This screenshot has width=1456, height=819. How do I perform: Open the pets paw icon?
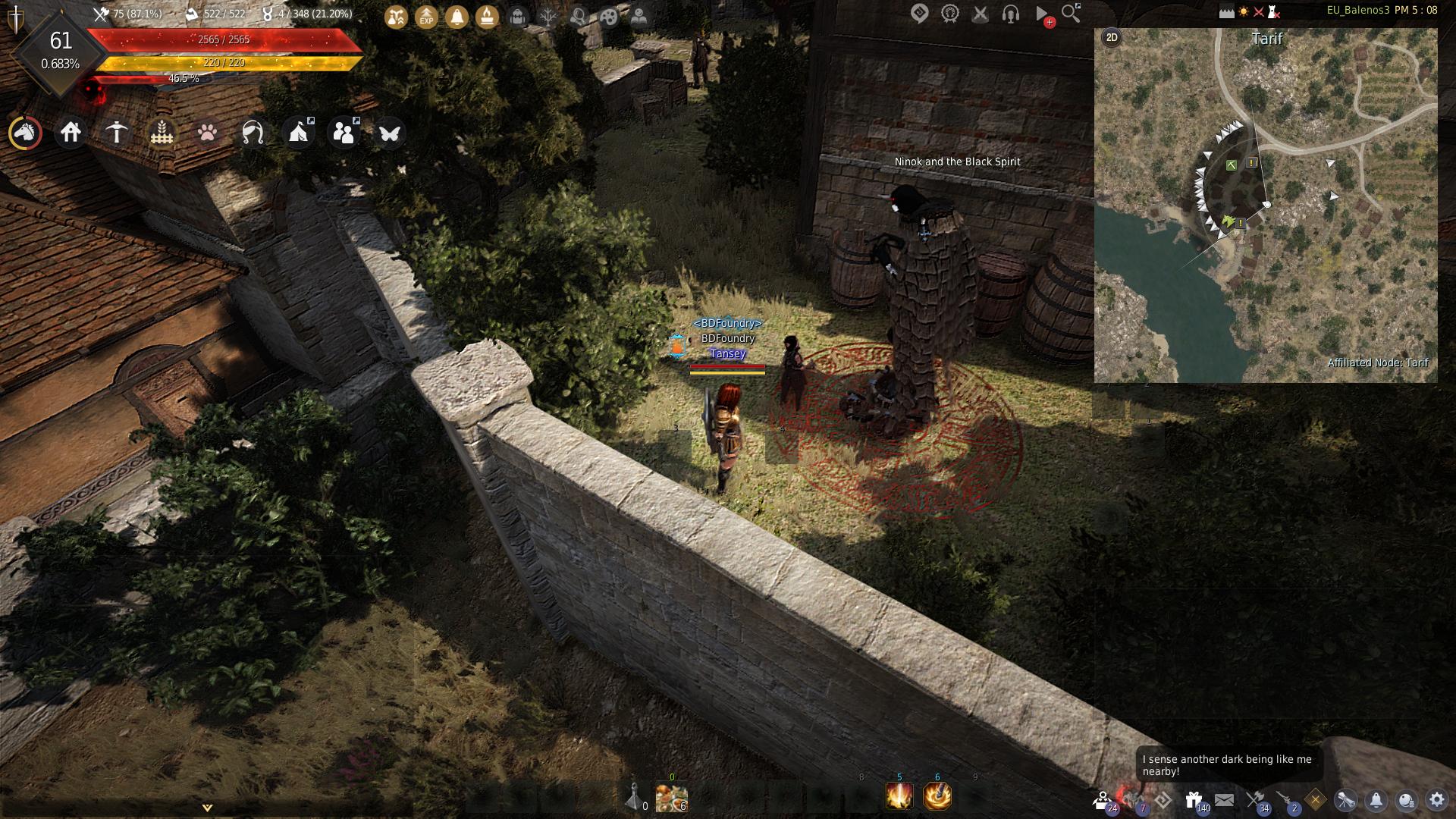[207, 133]
